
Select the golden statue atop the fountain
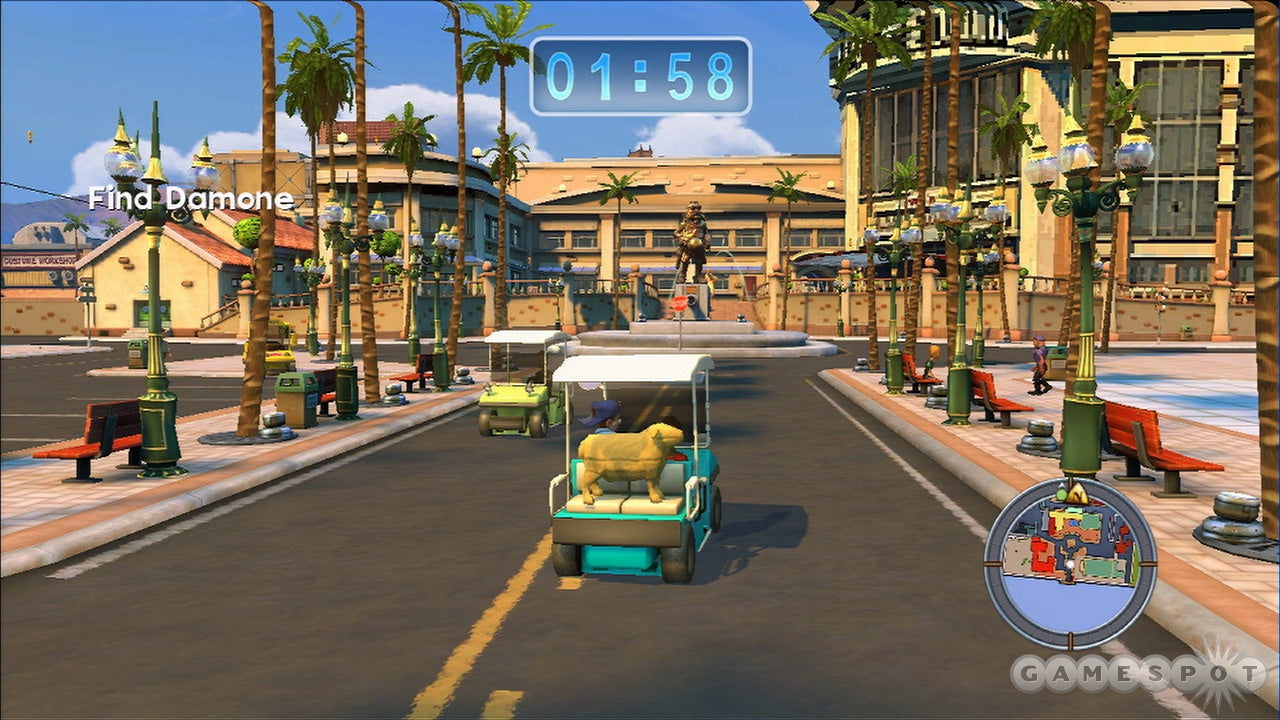tap(688, 240)
